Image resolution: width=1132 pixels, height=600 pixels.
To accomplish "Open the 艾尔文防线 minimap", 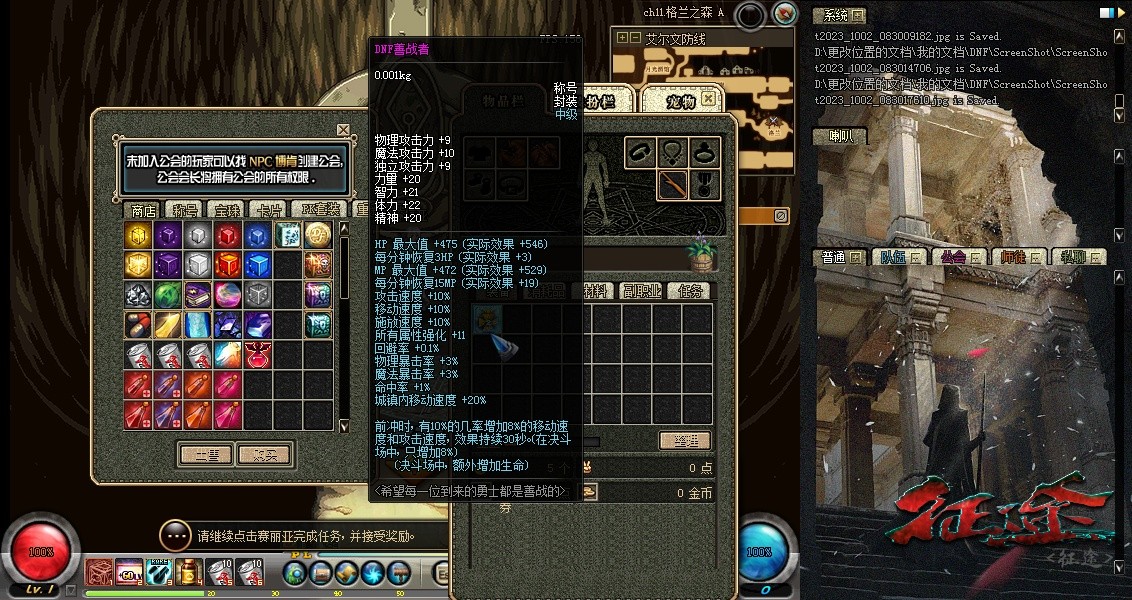I will (x=676, y=39).
